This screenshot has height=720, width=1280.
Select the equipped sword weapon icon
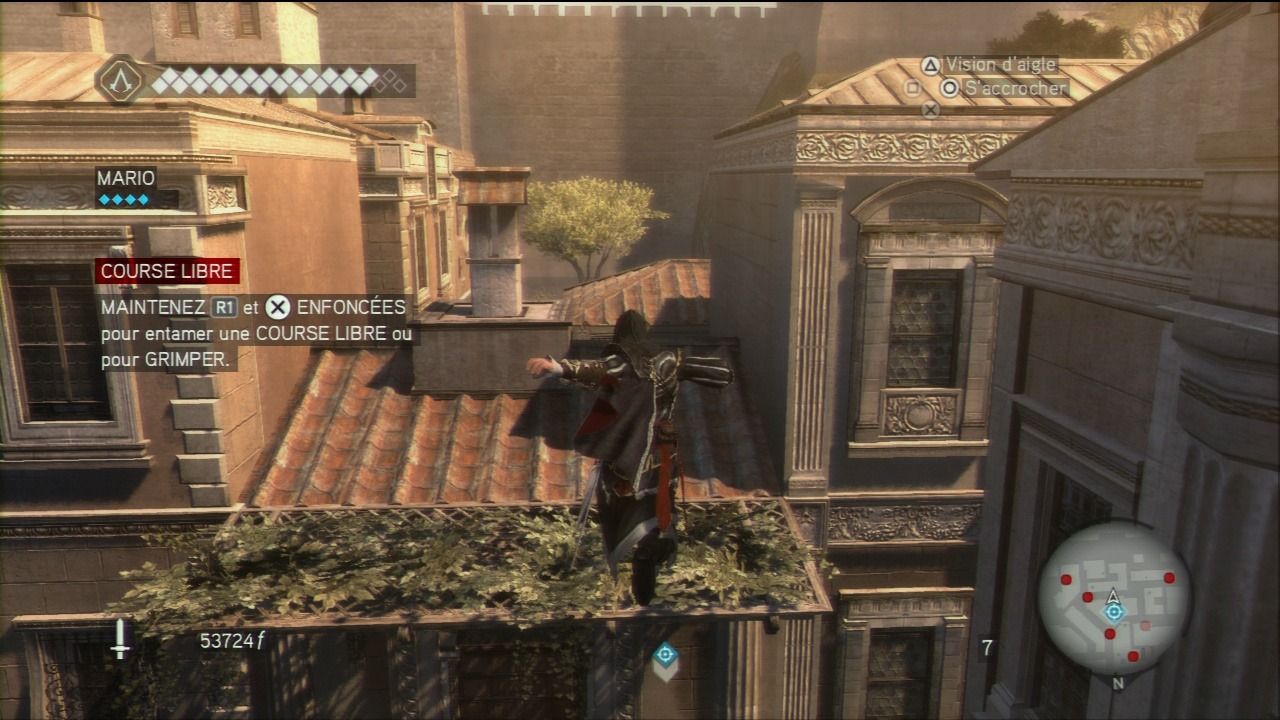coord(121,639)
